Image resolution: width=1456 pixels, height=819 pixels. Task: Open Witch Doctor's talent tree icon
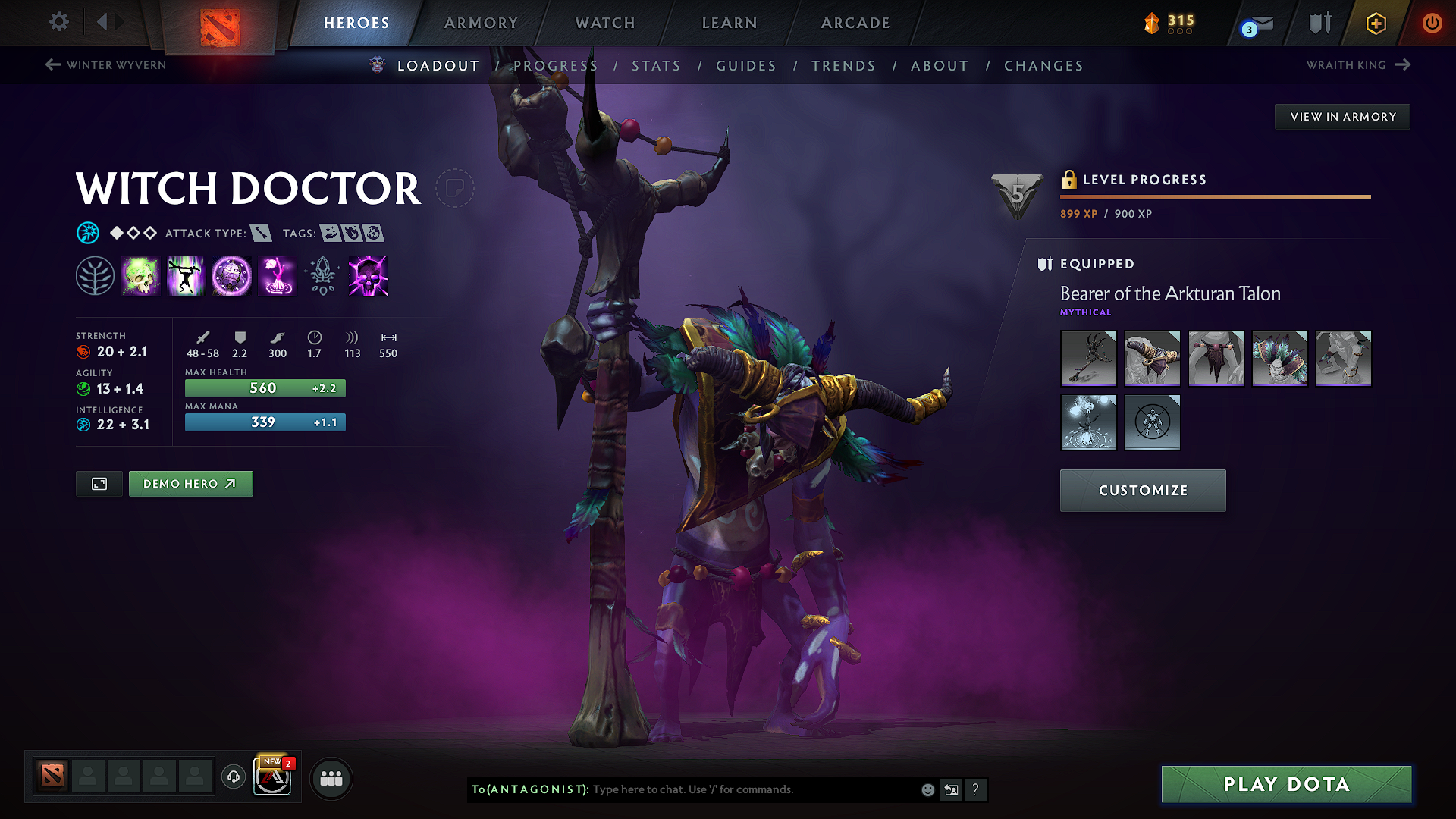point(95,276)
